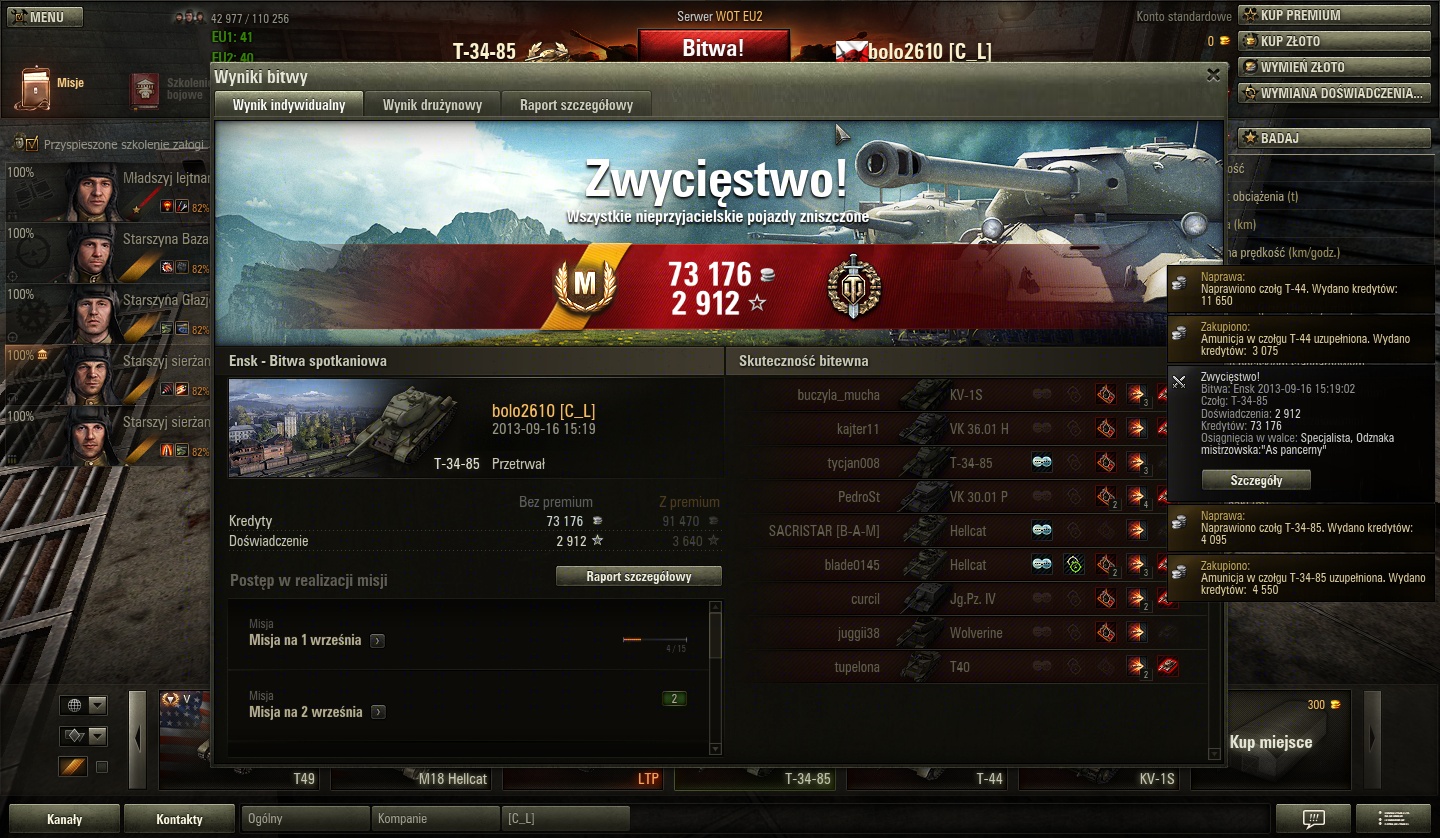1440x838 pixels.
Task: Switch to the Wynik drużynowy tab
Action: point(432,105)
